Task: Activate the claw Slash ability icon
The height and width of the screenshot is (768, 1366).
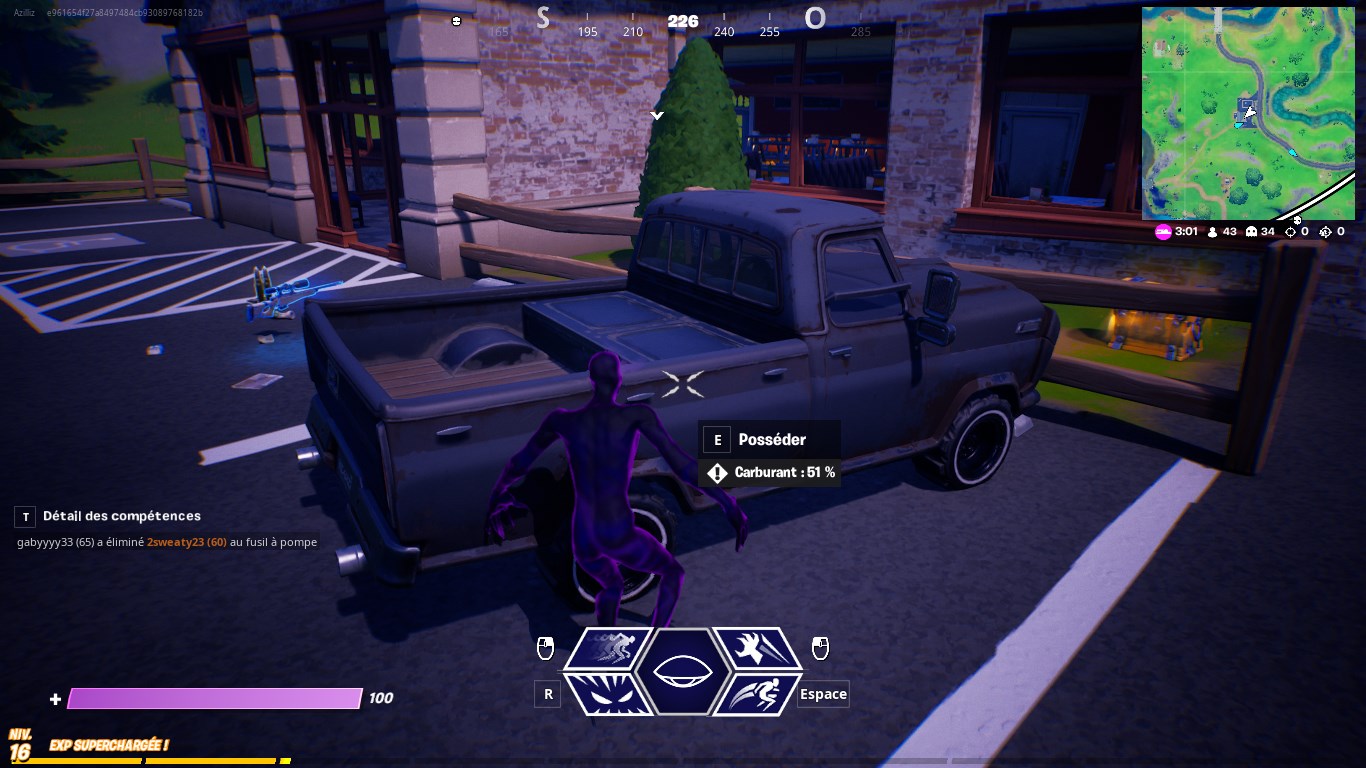Action: tap(757, 648)
